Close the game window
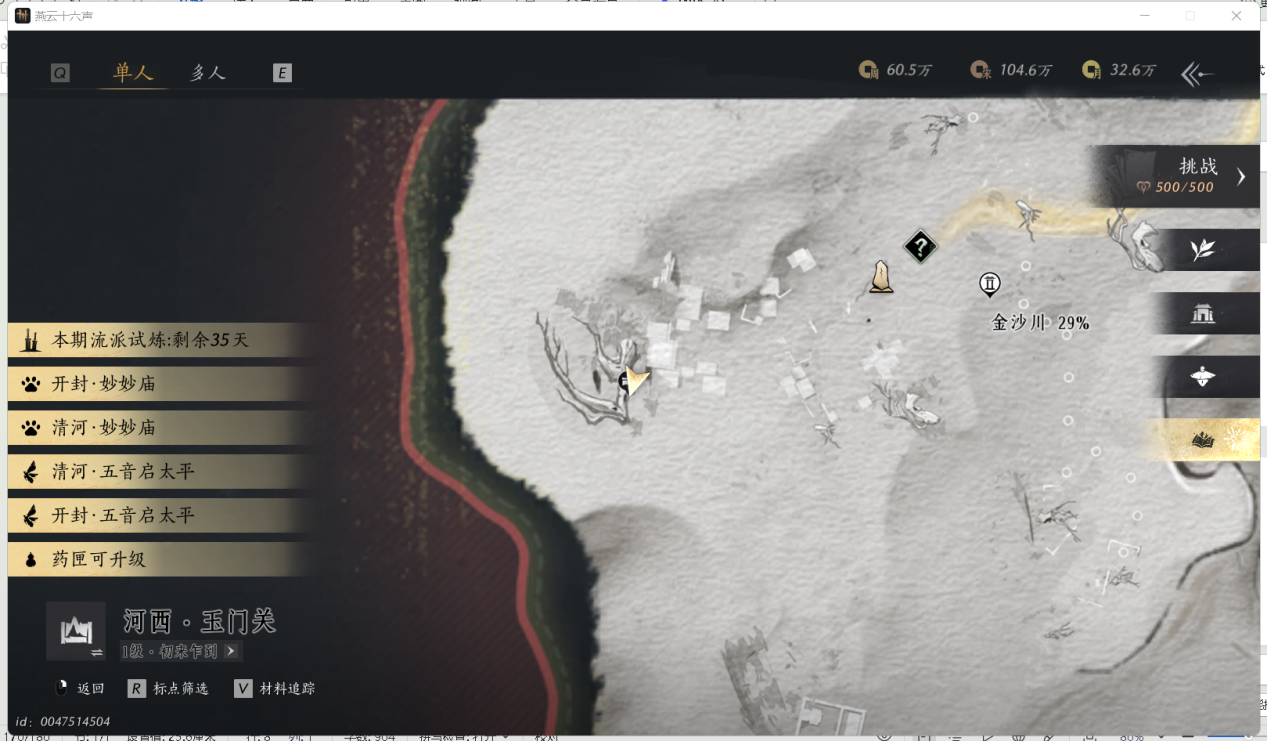The width and height of the screenshot is (1267, 741). (1236, 16)
